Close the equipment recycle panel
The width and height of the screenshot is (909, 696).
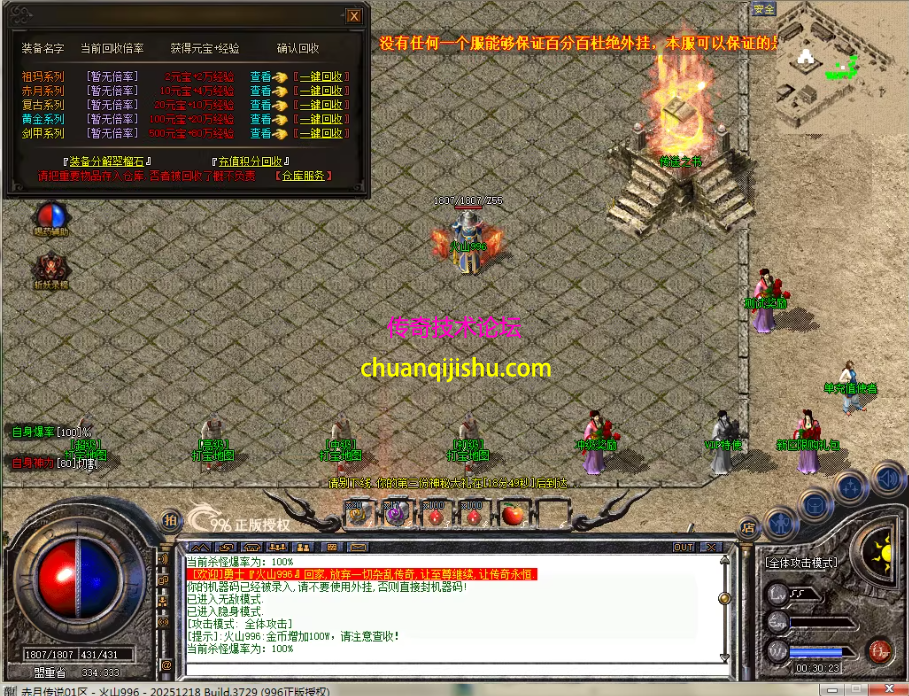(x=354, y=15)
